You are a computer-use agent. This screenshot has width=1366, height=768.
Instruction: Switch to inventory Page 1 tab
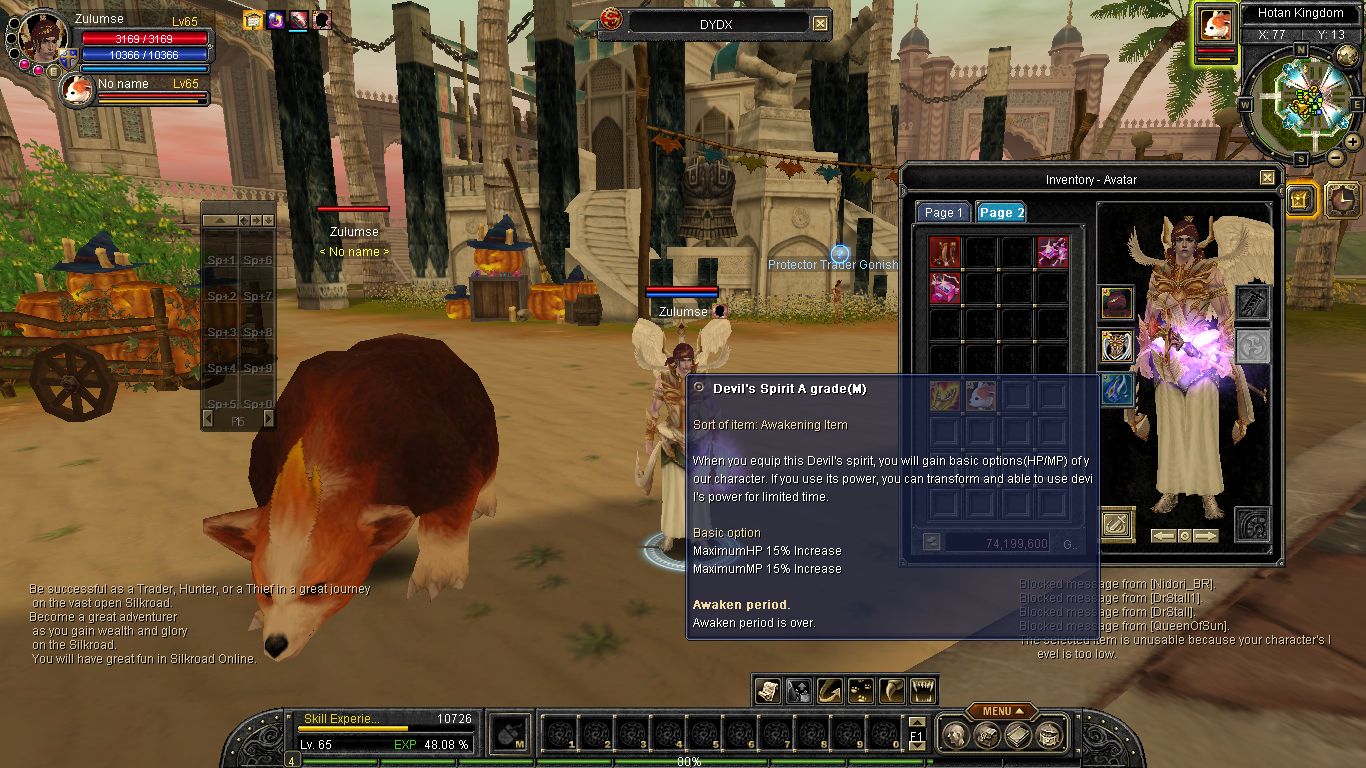tap(943, 213)
